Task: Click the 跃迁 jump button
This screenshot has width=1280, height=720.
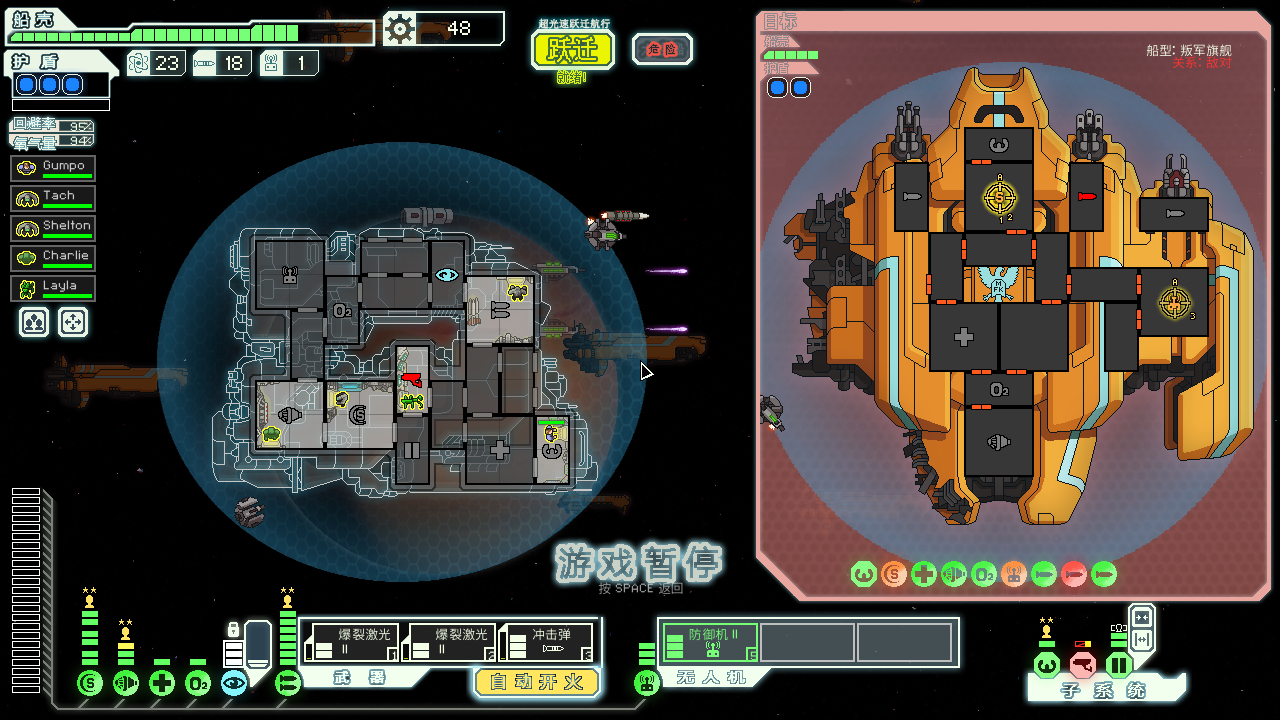Action: (x=572, y=49)
